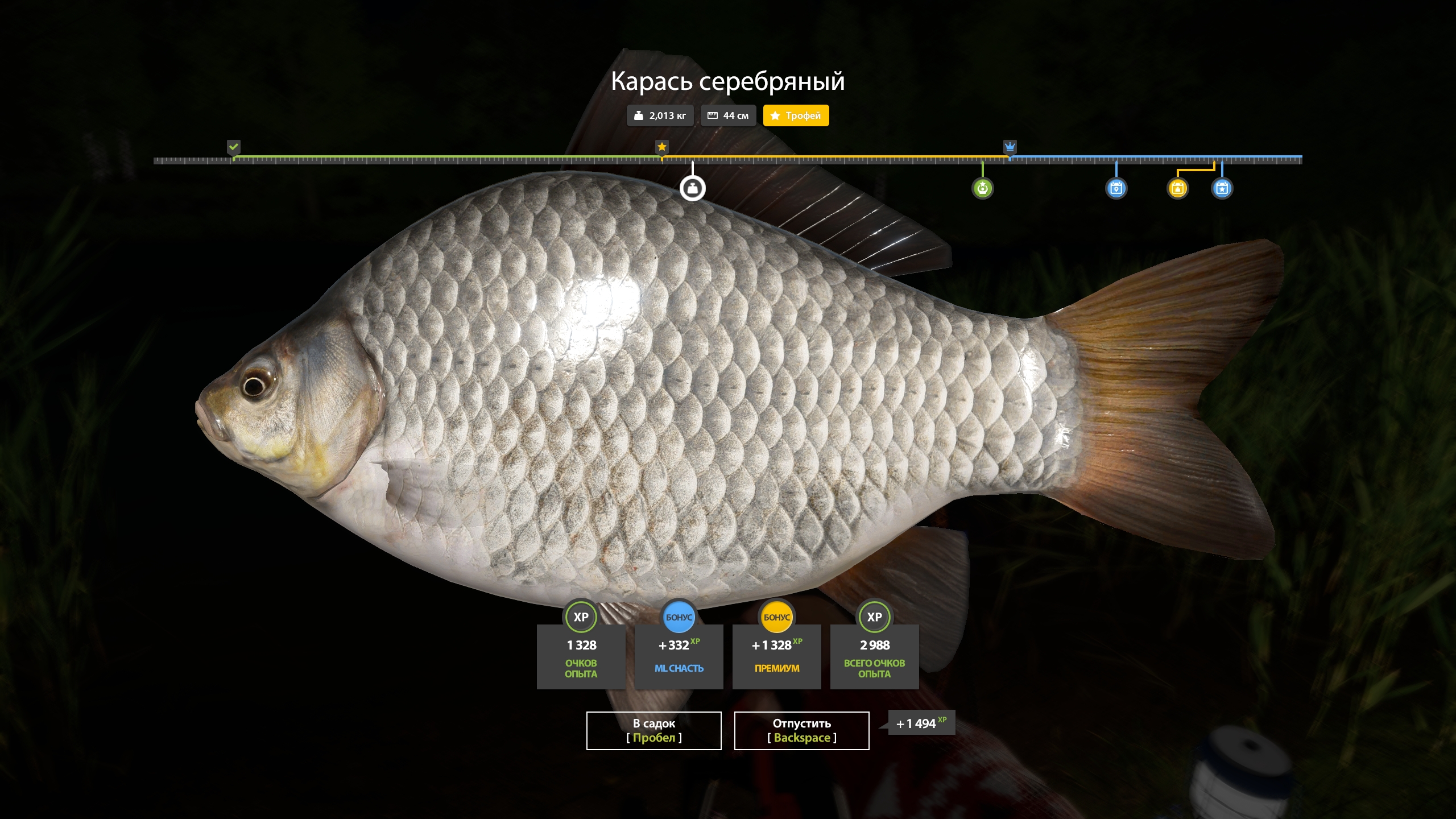
Task: Click the green checkmark threshold marker
Action: click(234, 147)
